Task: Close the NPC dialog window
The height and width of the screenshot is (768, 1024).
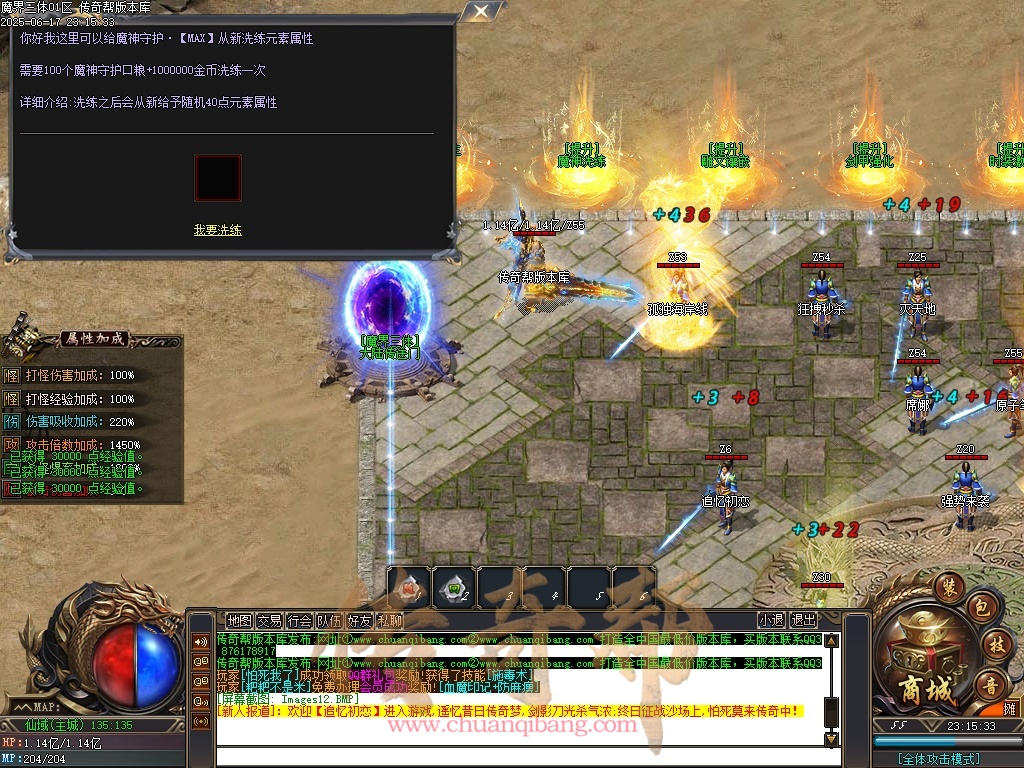Action: point(482,12)
